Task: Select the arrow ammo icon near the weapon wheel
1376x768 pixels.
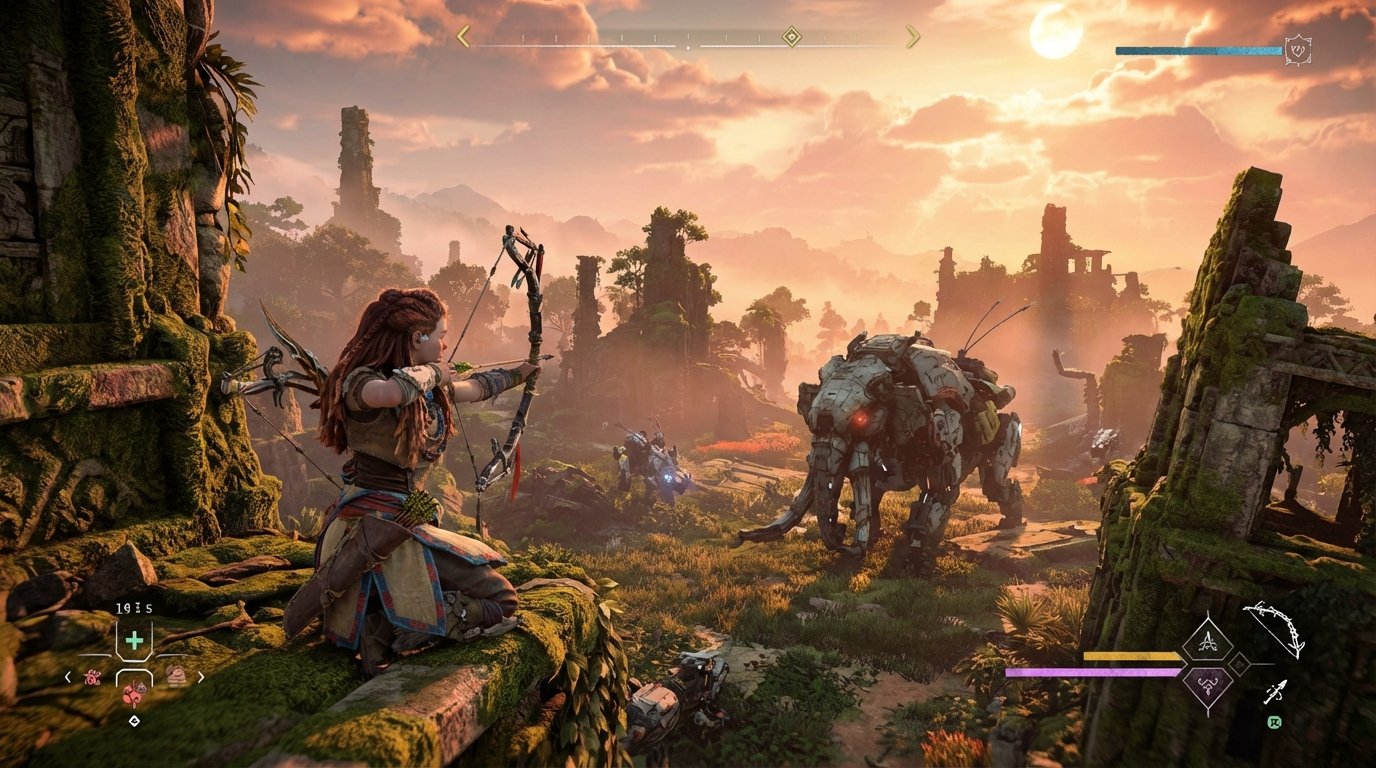Action: tap(1275, 691)
